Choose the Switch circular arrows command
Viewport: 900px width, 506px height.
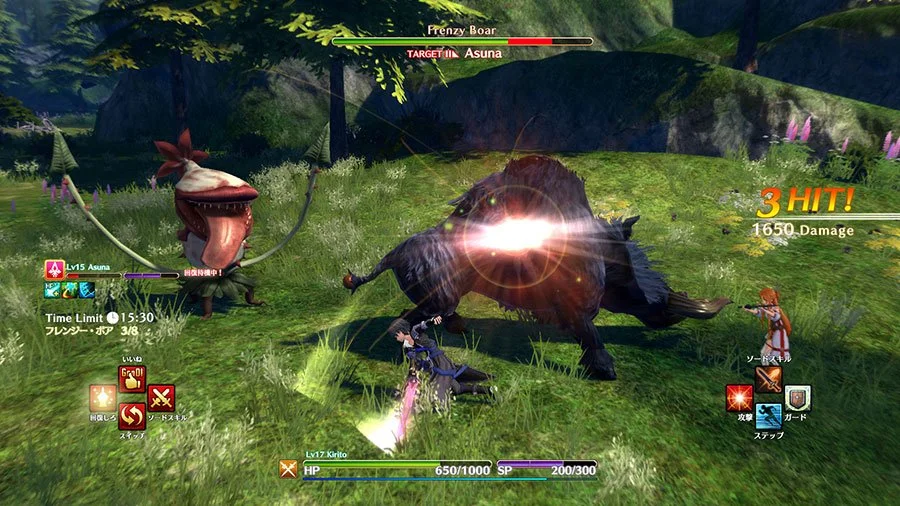[132, 417]
